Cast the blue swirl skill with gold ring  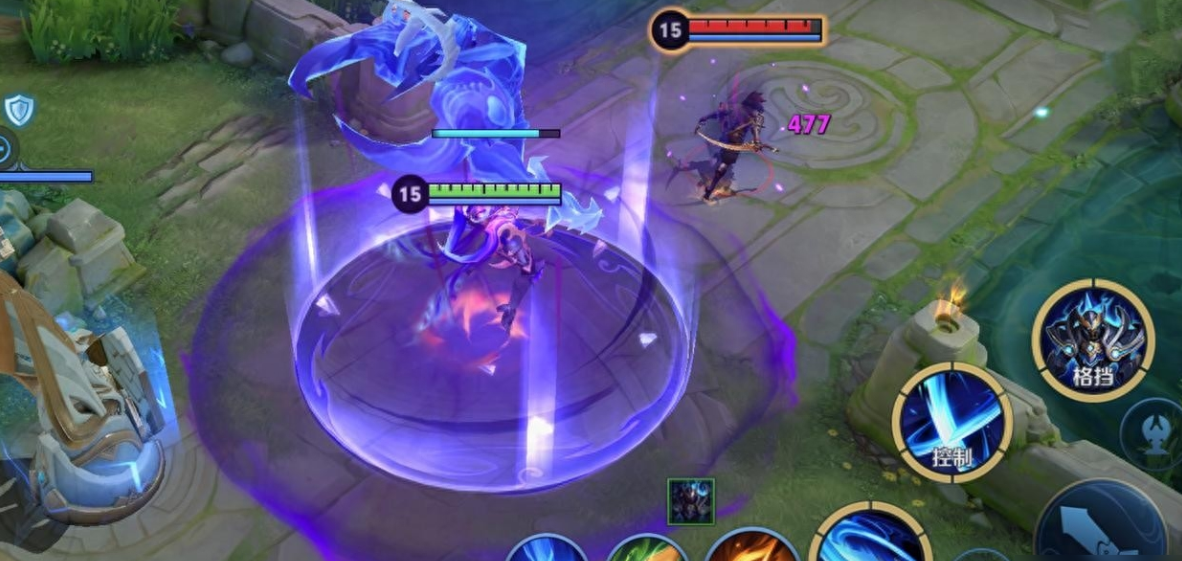tap(870, 538)
